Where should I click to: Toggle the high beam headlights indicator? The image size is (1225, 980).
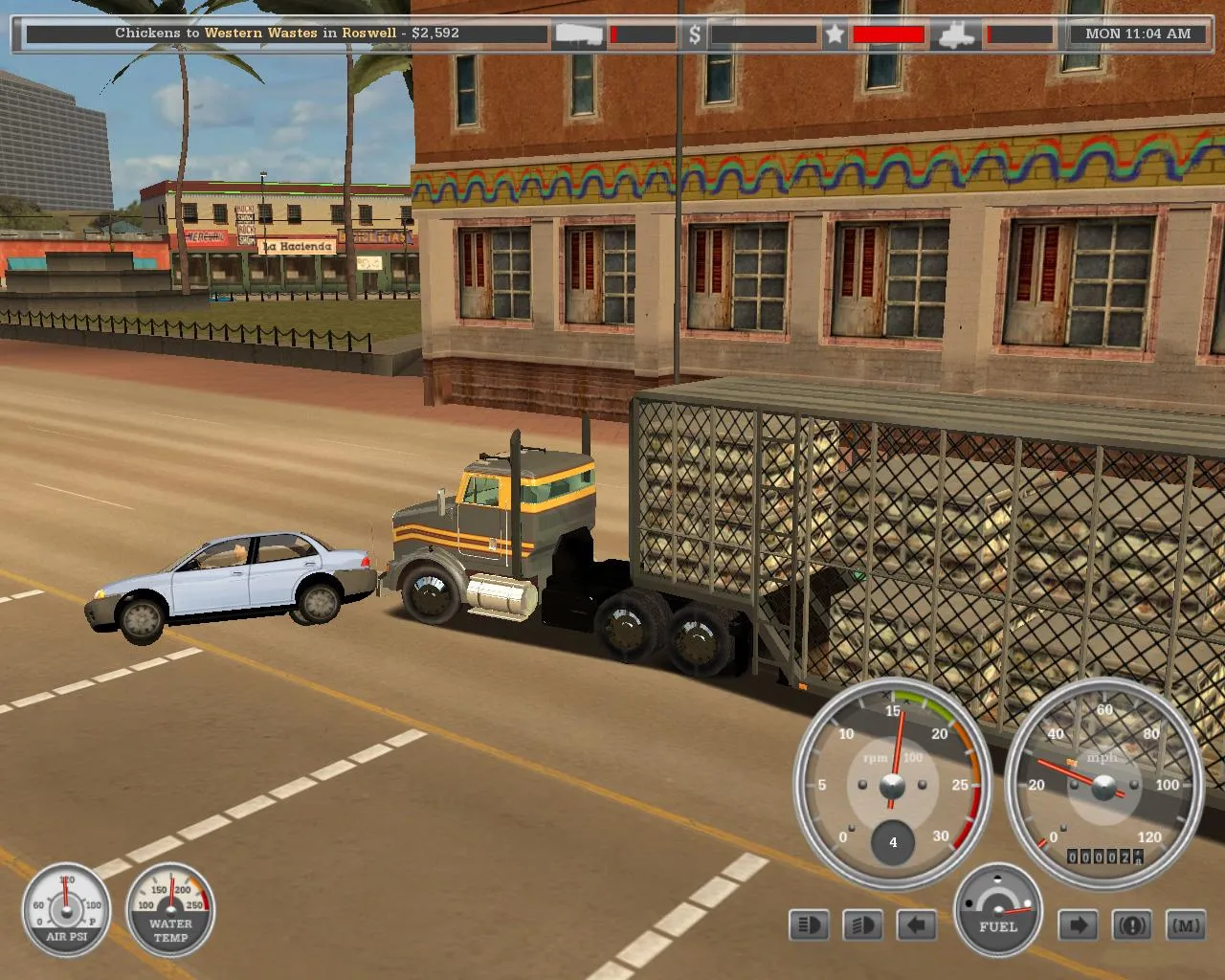click(x=809, y=925)
